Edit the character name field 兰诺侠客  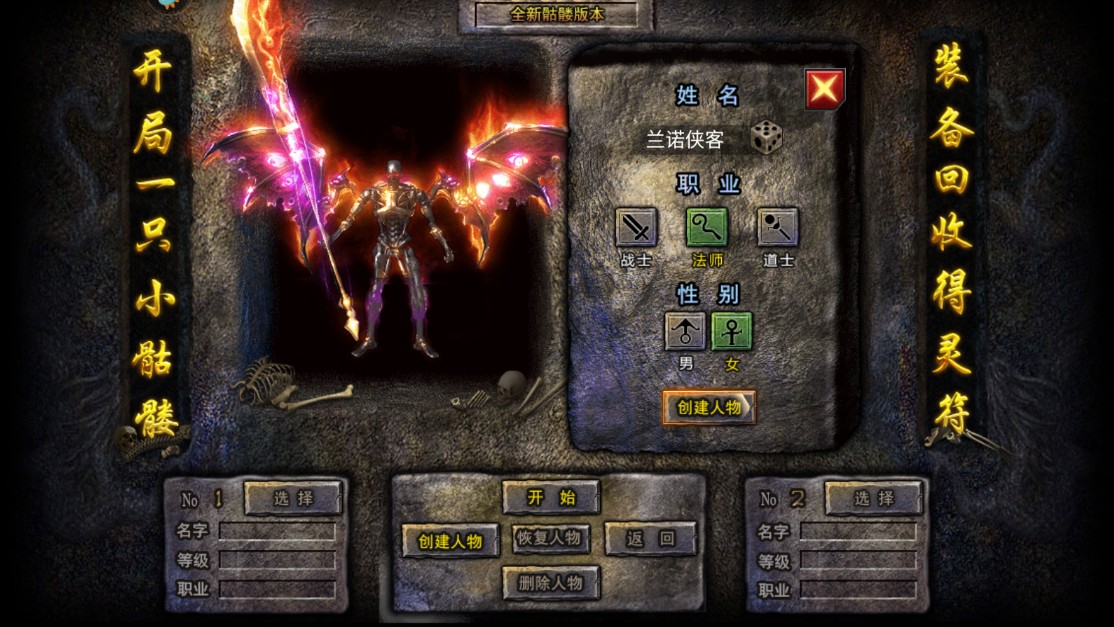pos(685,139)
